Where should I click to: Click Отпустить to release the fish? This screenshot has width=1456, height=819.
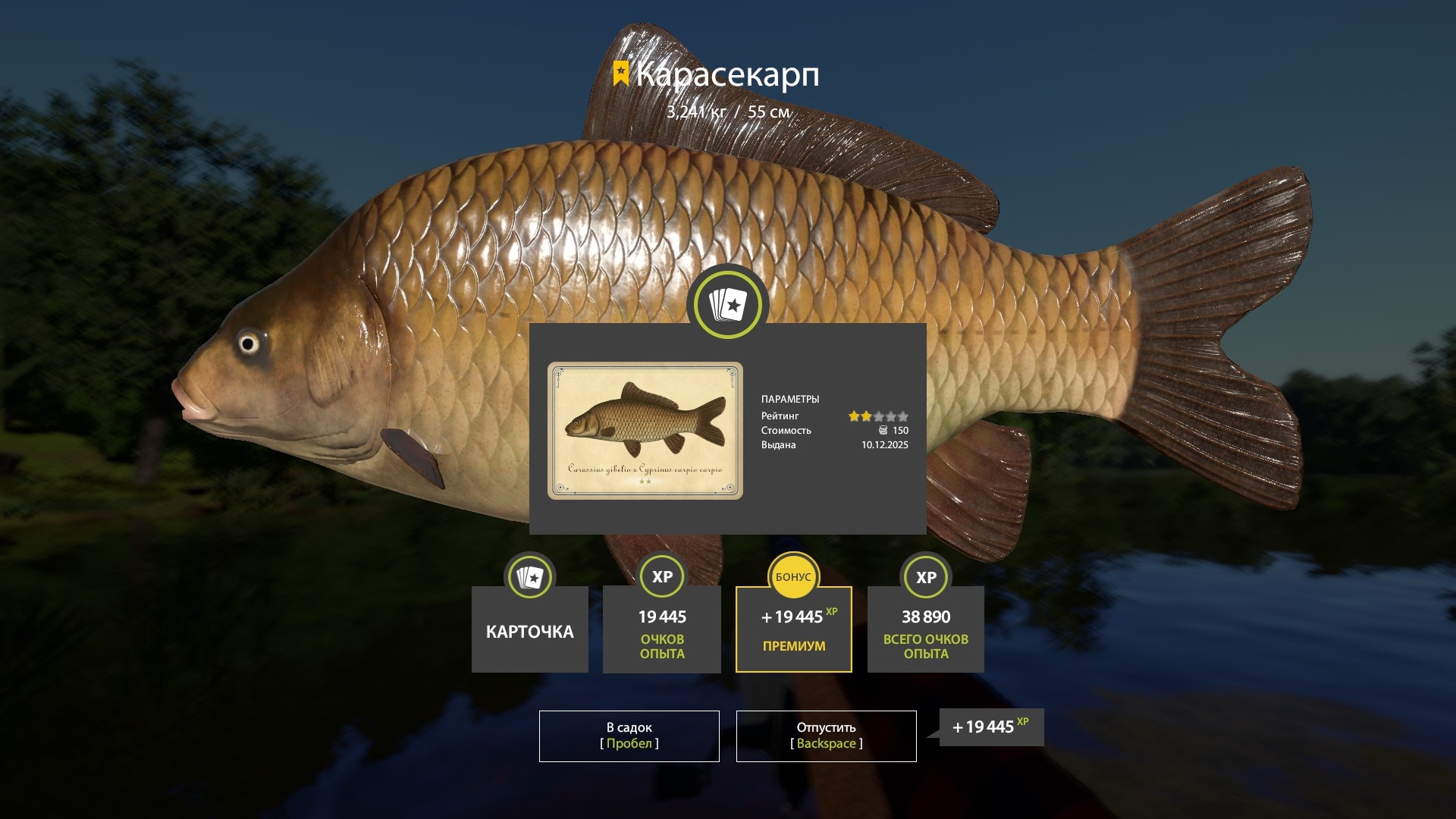[x=826, y=736]
